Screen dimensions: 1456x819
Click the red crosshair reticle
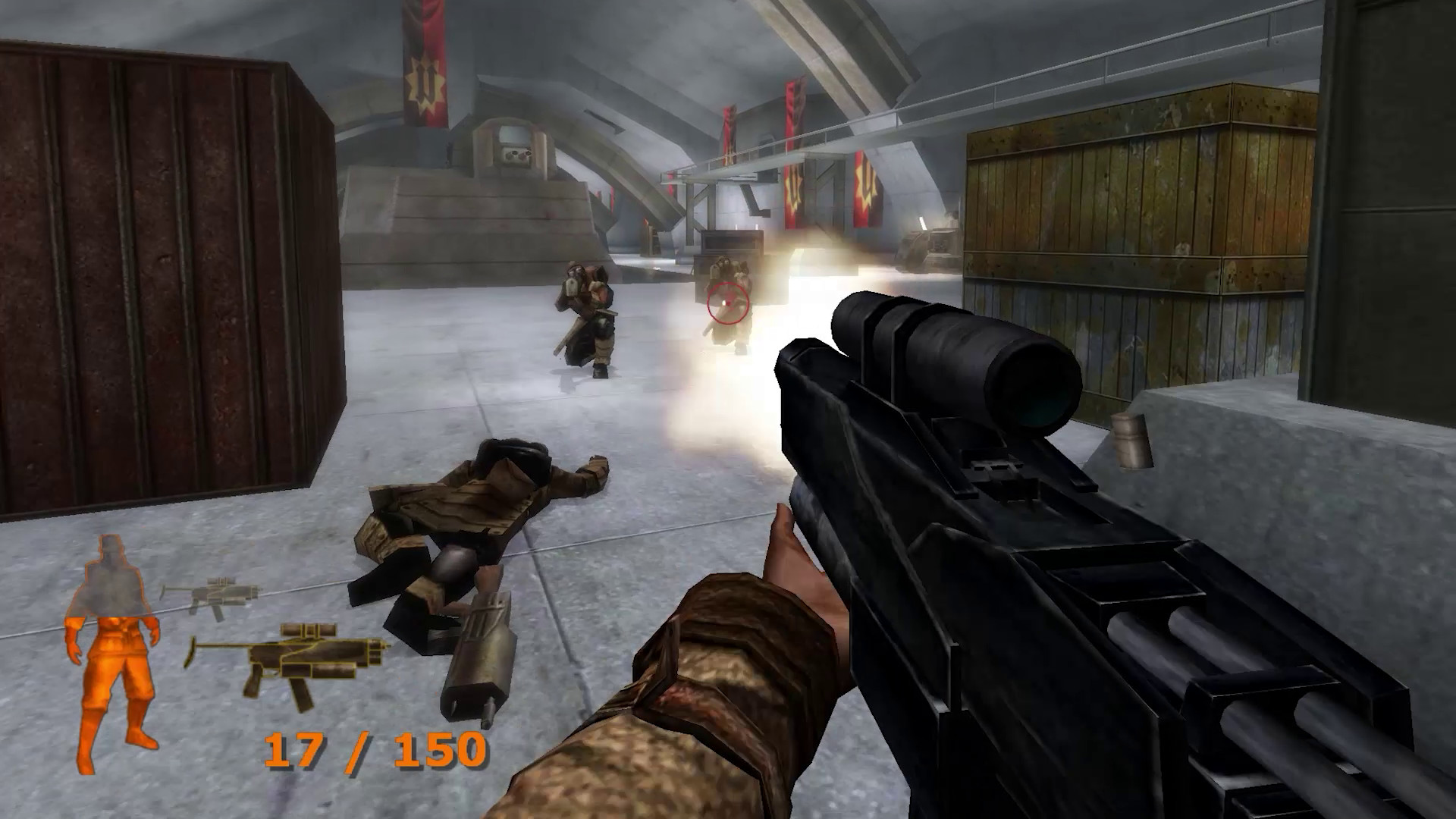point(726,303)
